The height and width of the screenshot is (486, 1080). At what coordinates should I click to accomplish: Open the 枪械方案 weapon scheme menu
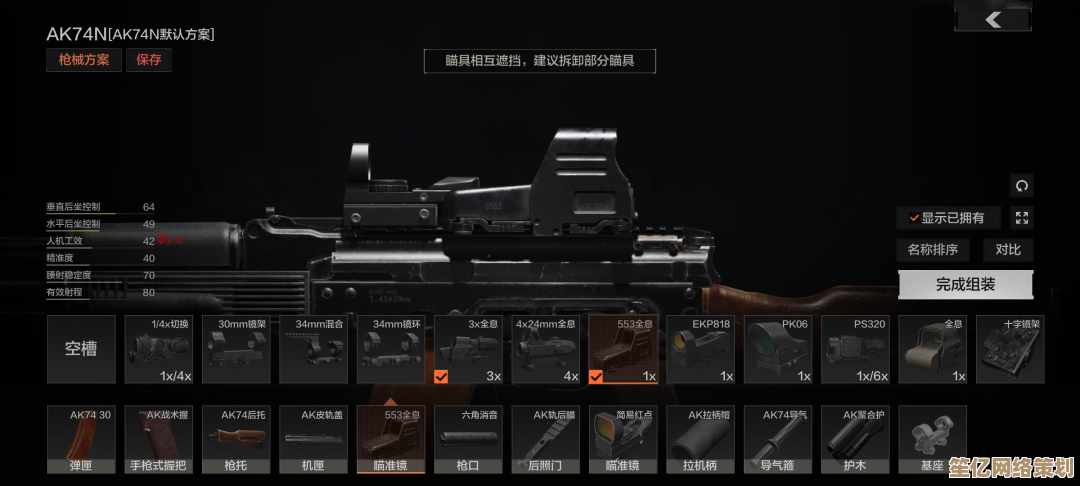pyautogui.click(x=83, y=60)
